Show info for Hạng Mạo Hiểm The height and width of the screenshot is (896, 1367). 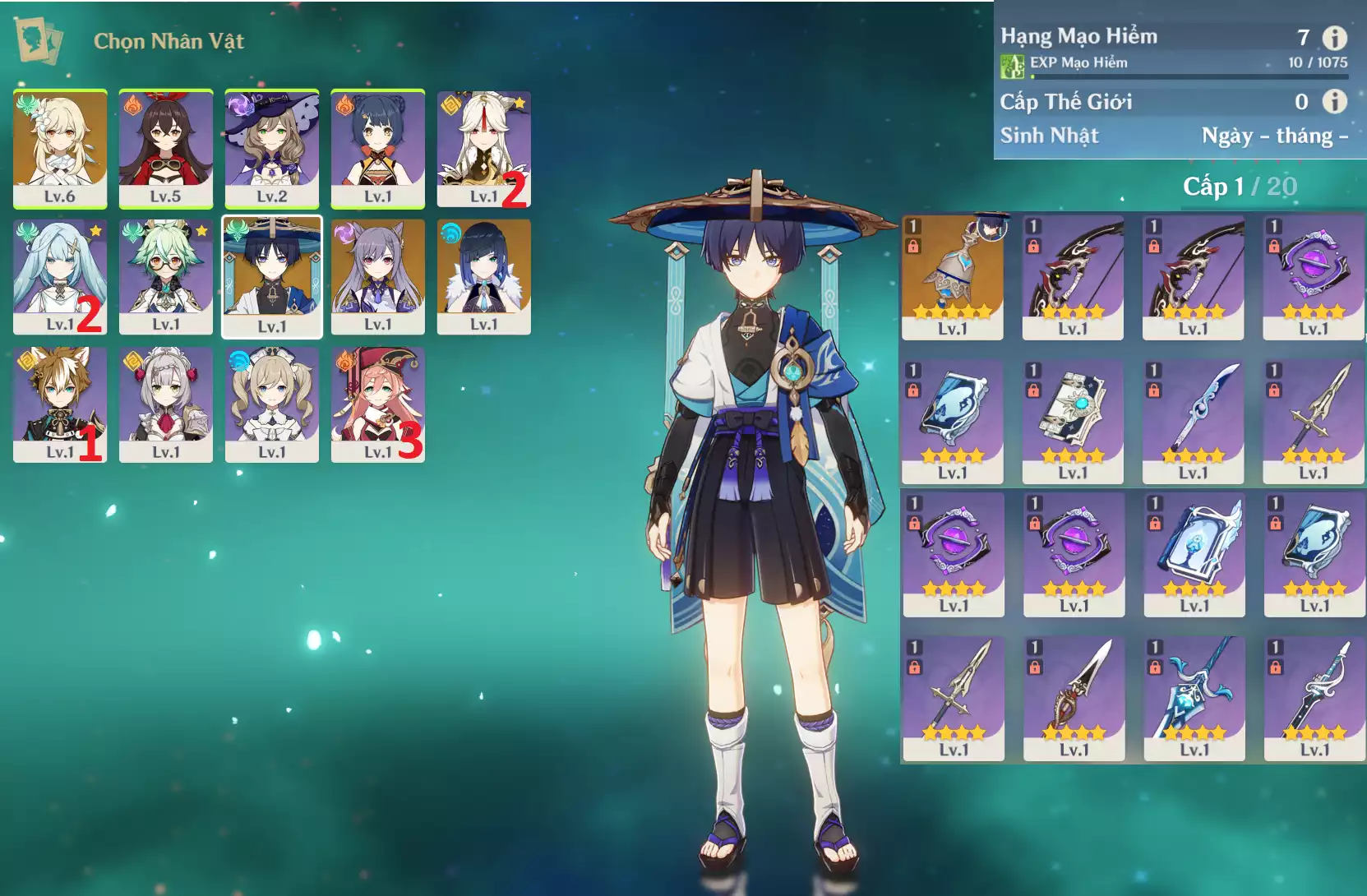pyautogui.click(x=1335, y=38)
